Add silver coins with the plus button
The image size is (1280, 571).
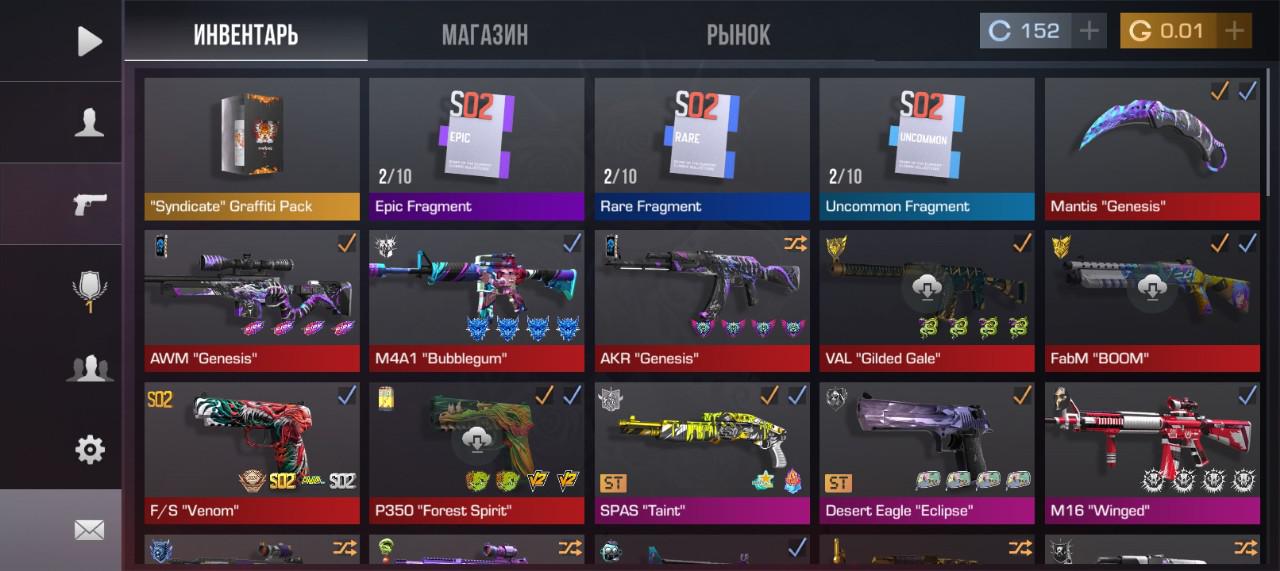click(x=1089, y=31)
